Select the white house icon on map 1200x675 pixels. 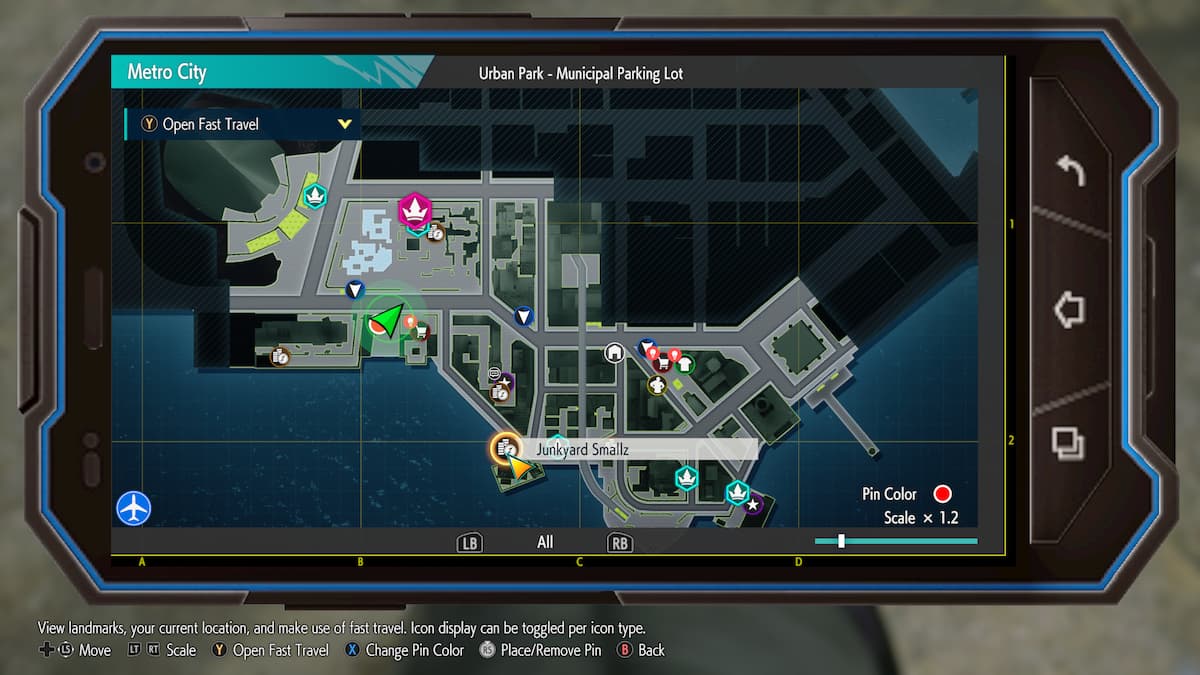[x=614, y=352]
